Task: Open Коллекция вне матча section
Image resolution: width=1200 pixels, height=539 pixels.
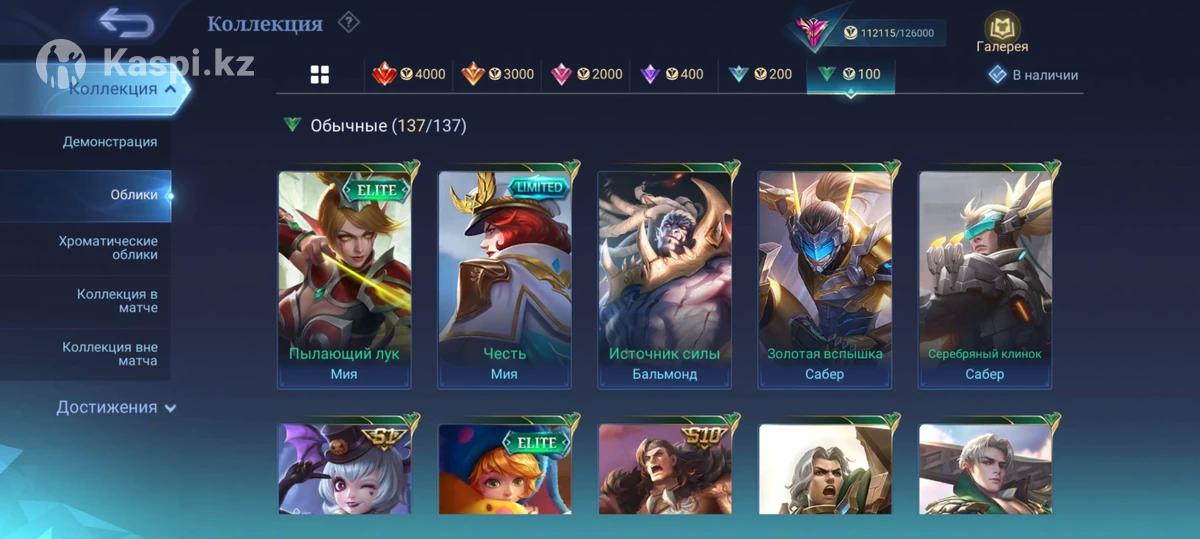Action: (x=110, y=354)
